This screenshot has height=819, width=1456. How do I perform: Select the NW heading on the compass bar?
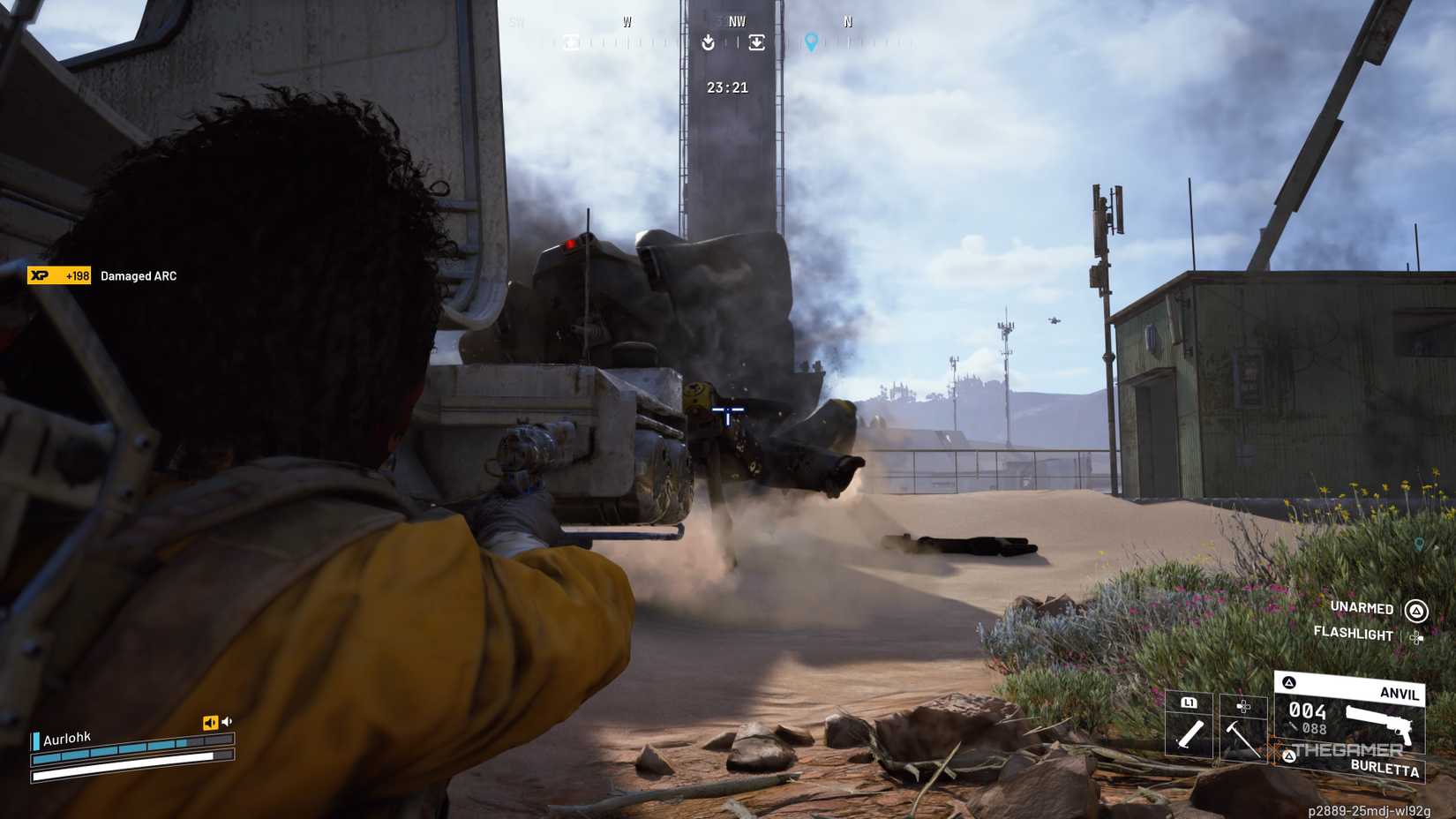[738, 20]
